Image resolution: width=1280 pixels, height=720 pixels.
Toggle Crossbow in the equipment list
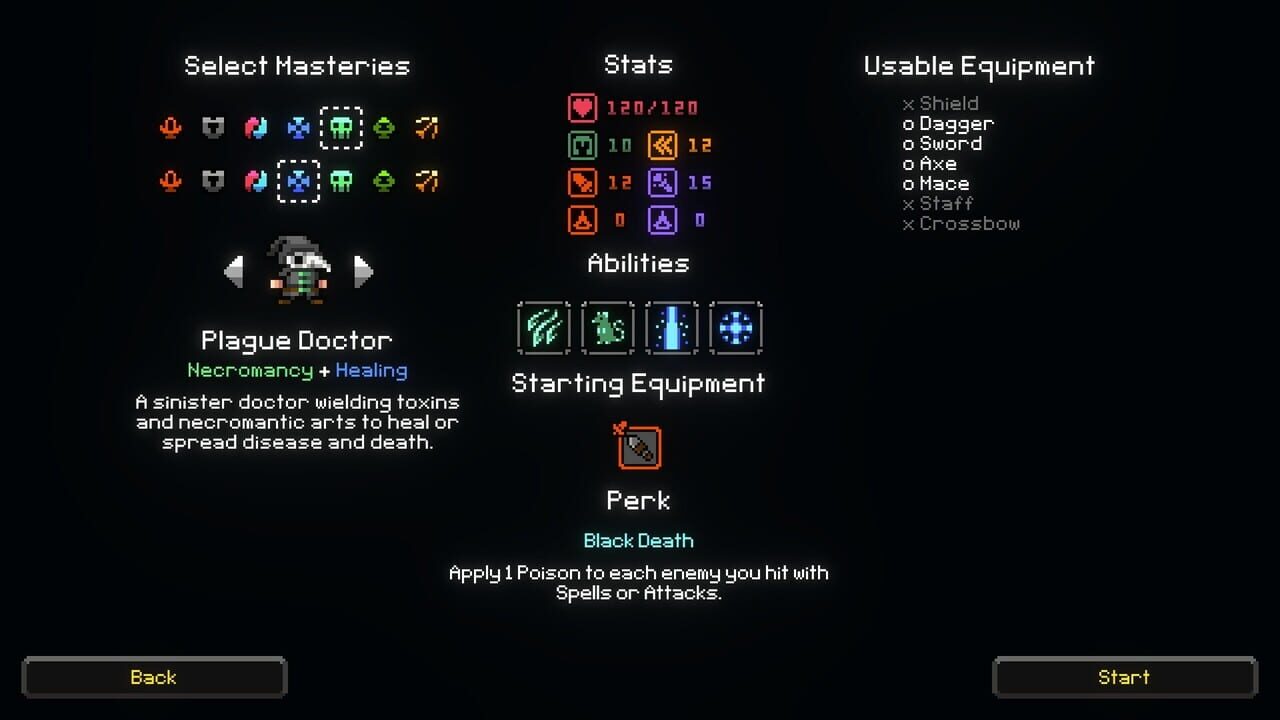point(964,223)
